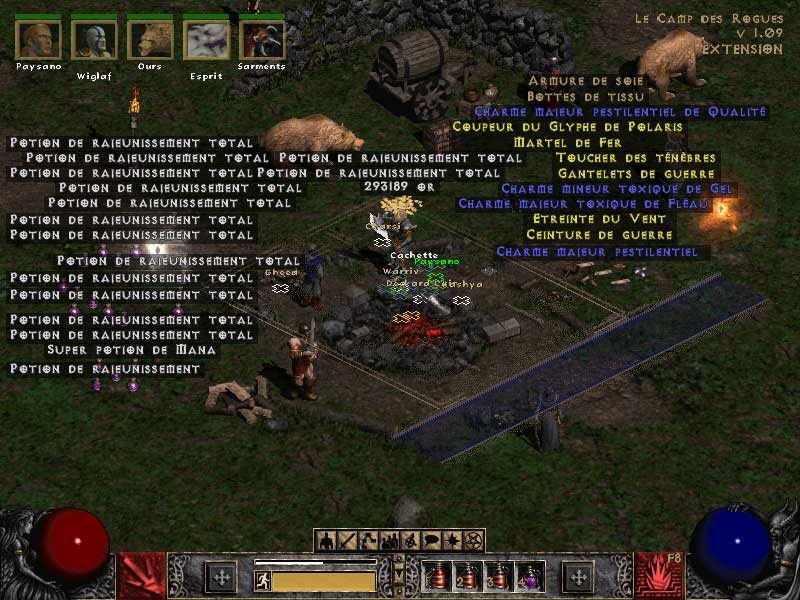Screen dimensions: 800x600
Task: Select the Esprit spirit portrait
Action: 206,40
